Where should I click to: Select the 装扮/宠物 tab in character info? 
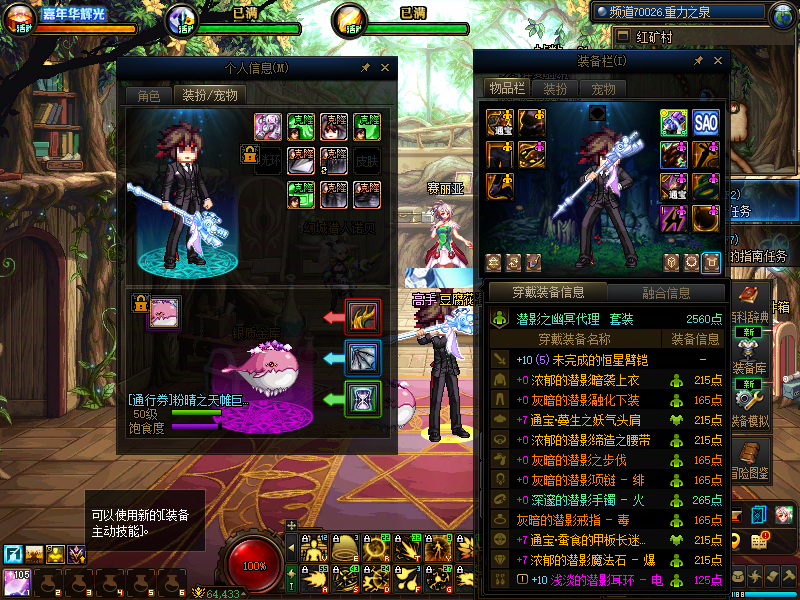tap(208, 95)
